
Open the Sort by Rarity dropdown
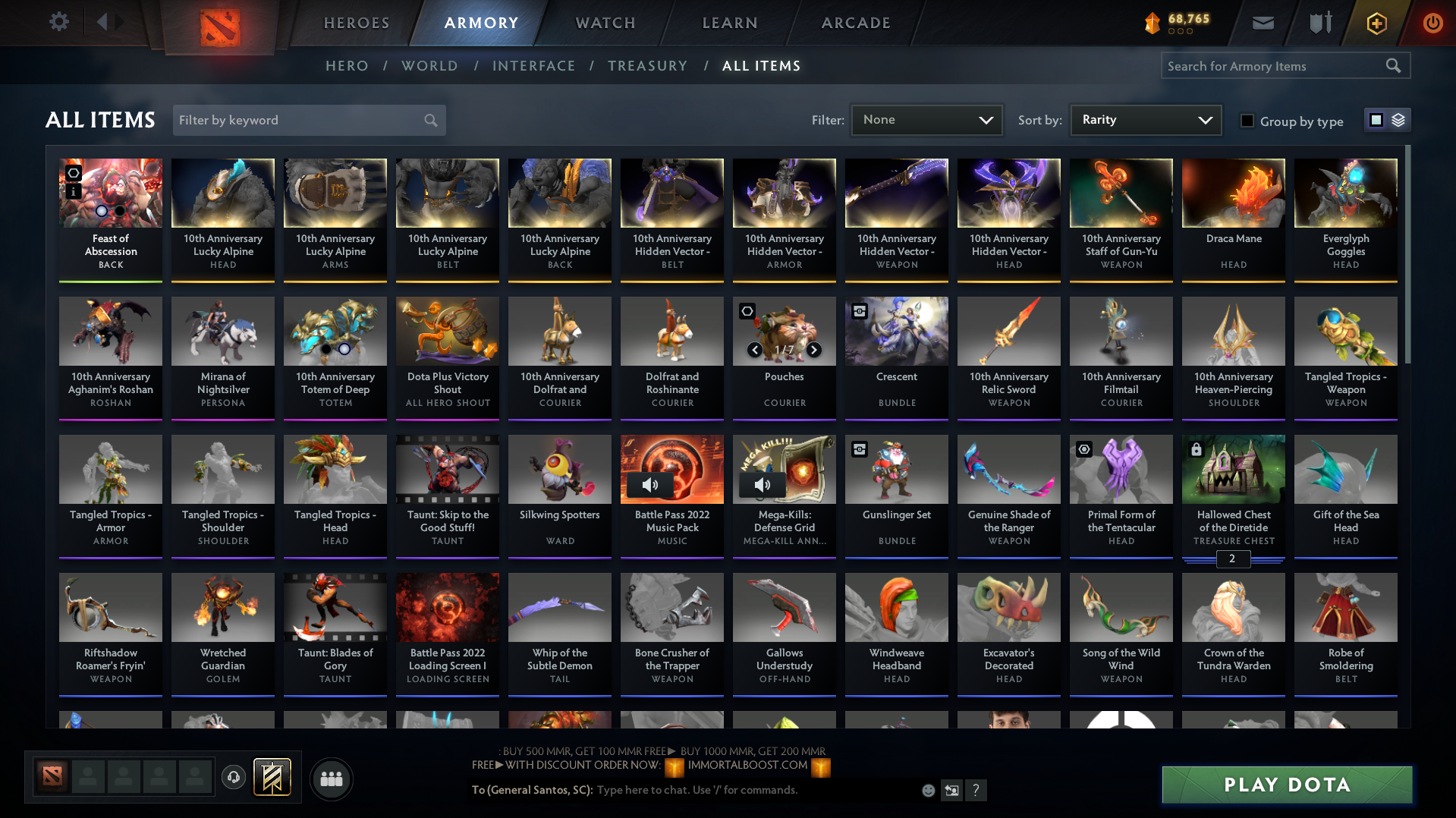tap(1145, 119)
